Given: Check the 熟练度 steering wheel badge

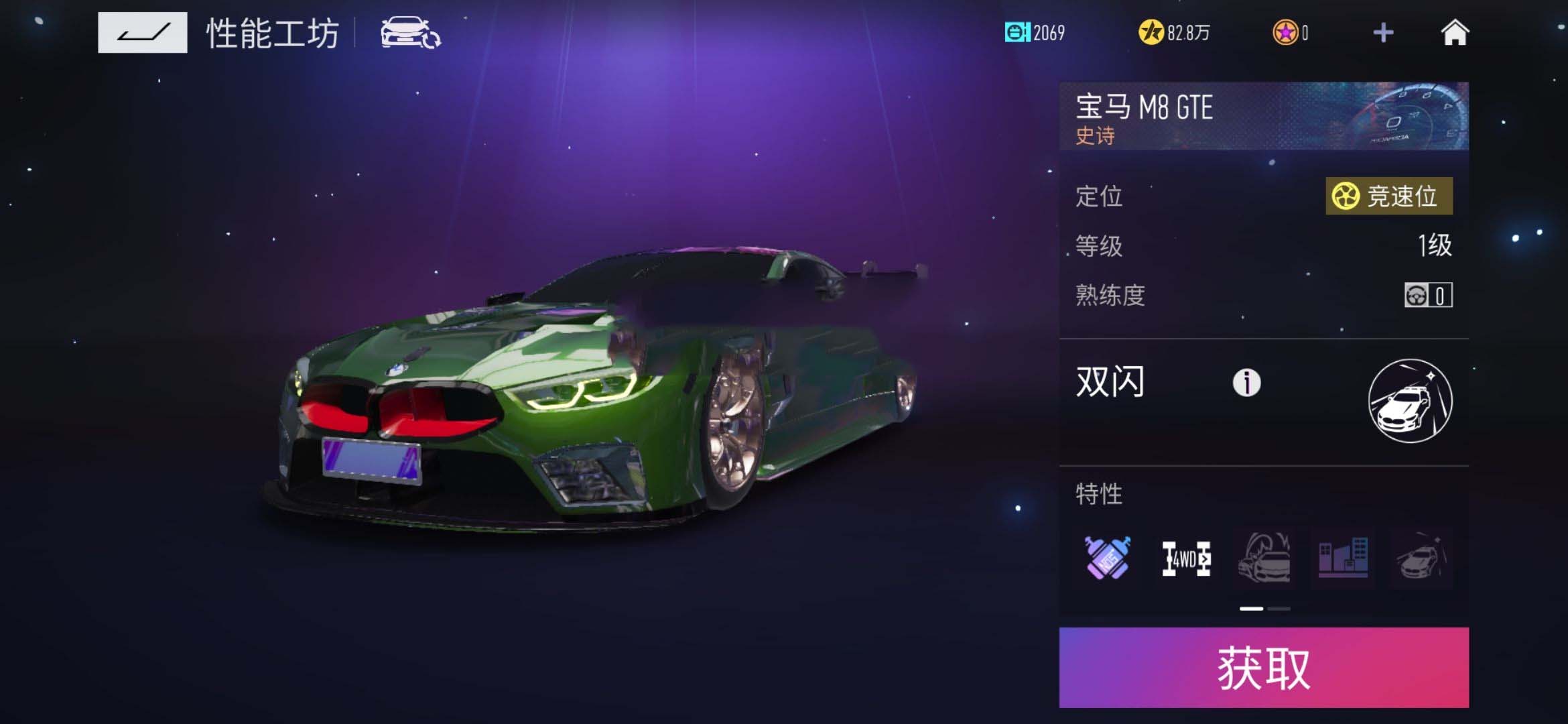Looking at the screenshot, I should (x=1428, y=295).
